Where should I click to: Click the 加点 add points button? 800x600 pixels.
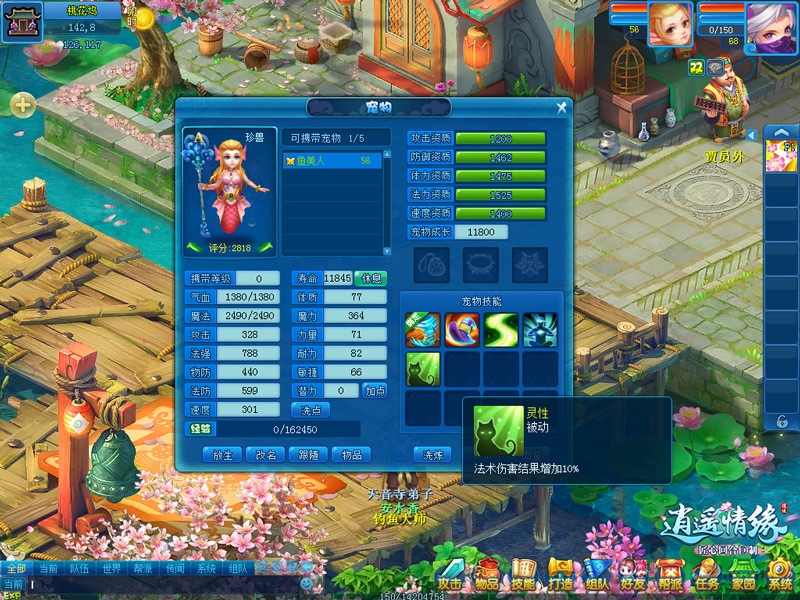(375, 391)
